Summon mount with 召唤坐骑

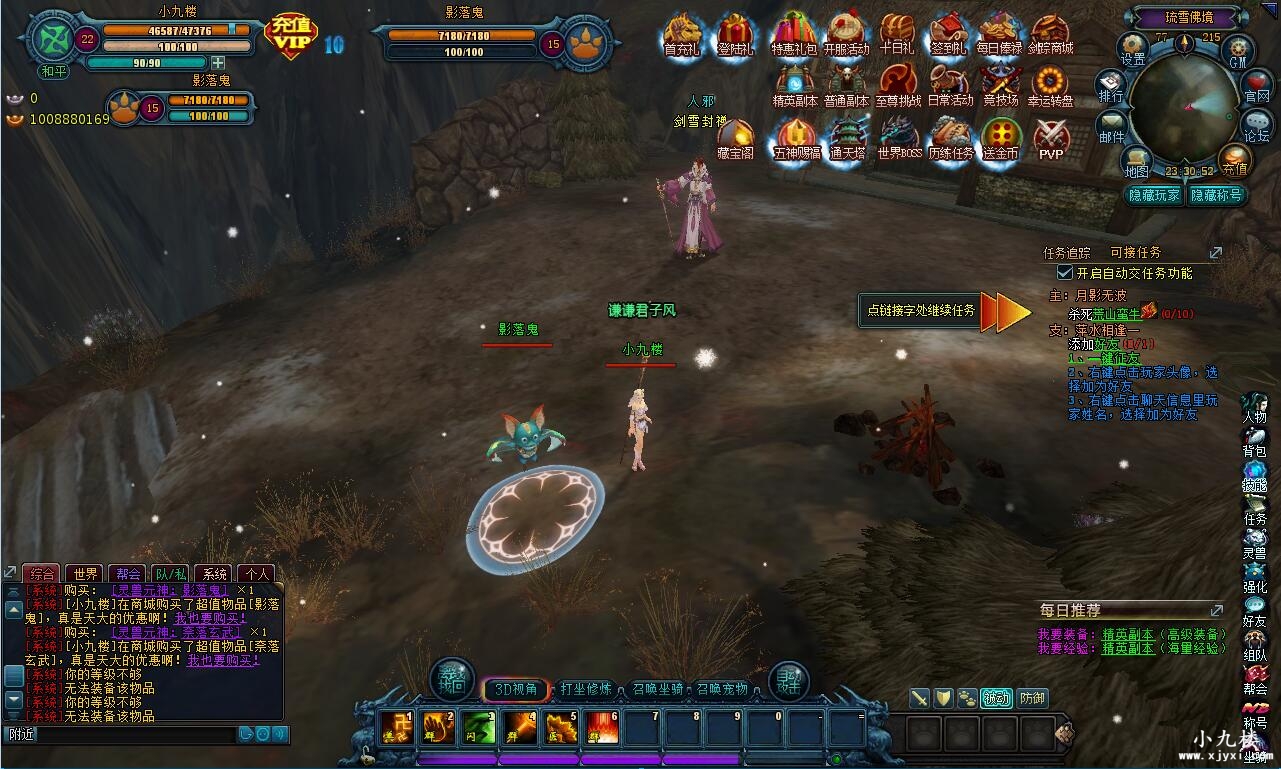coord(658,689)
